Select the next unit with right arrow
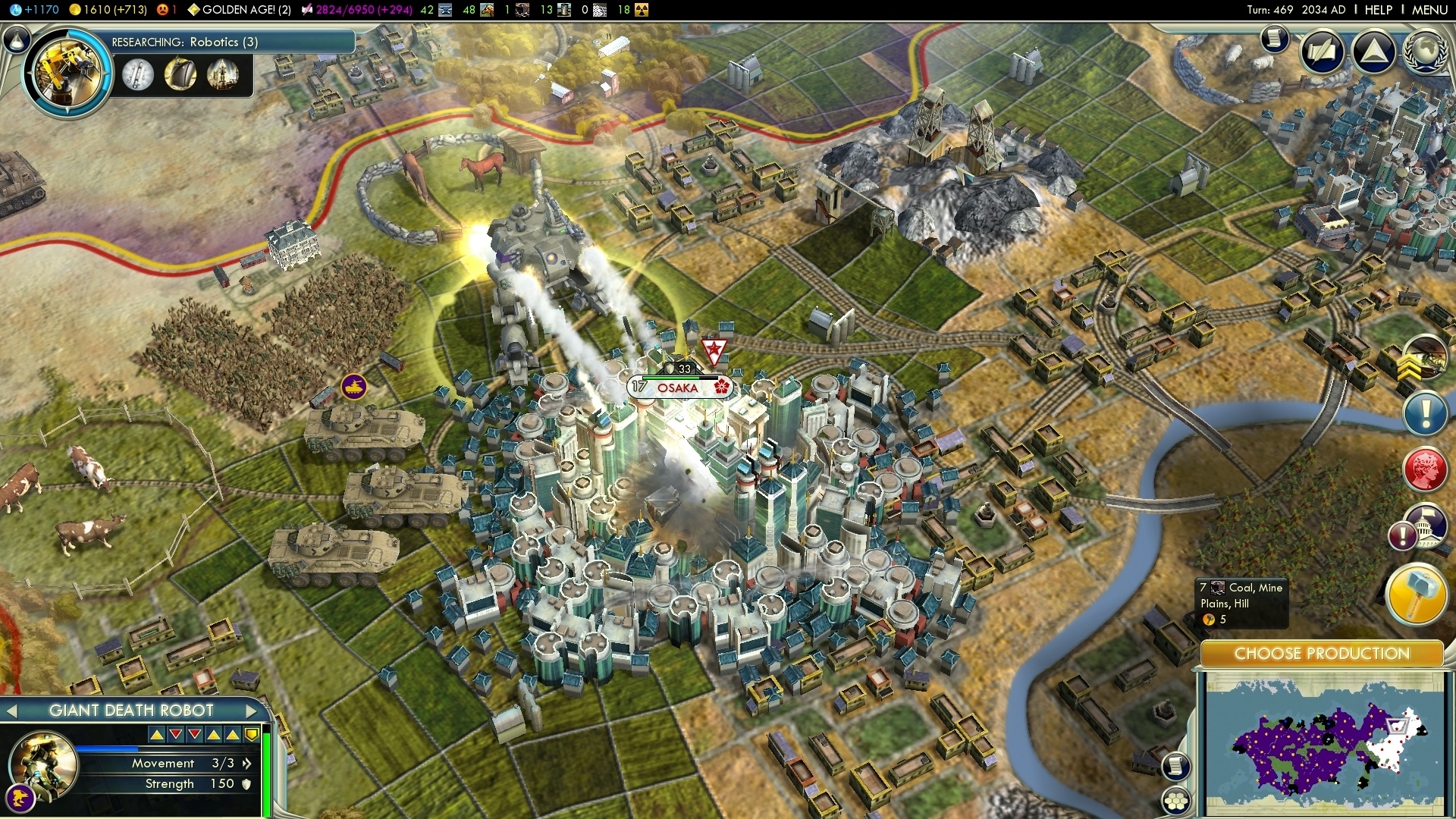The height and width of the screenshot is (819, 1456). tap(252, 711)
